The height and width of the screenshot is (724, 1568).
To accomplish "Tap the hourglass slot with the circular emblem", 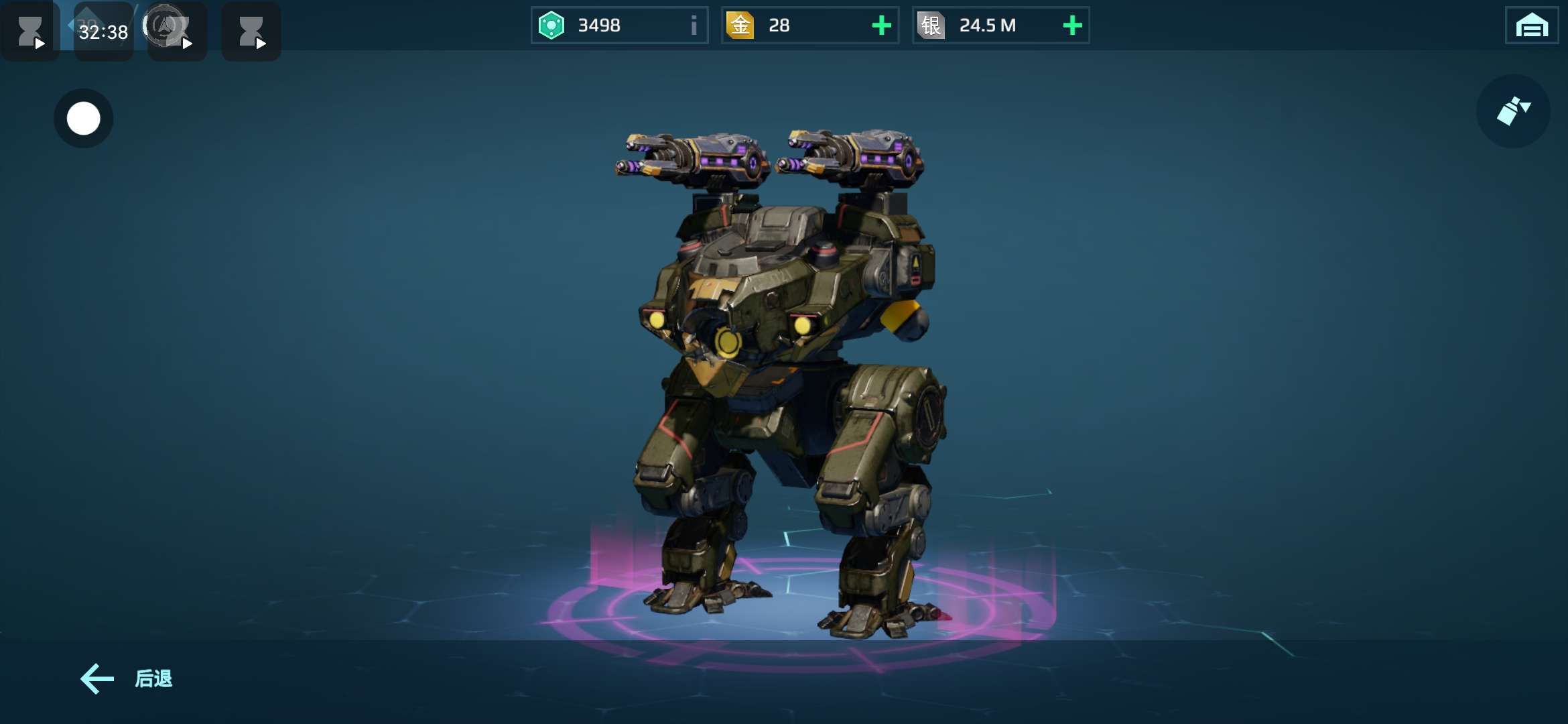I will click(176, 31).
